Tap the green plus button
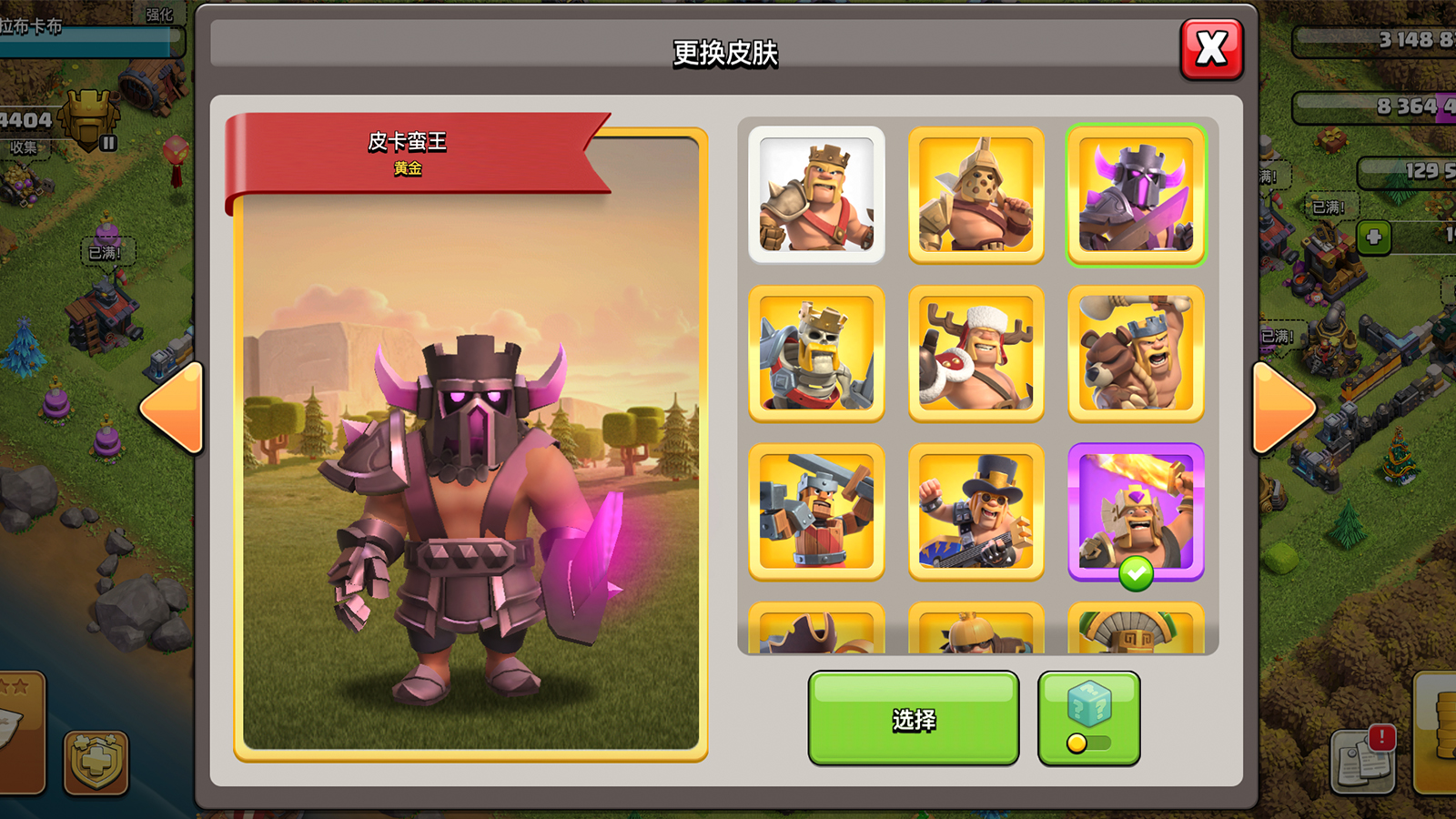Image resolution: width=1456 pixels, height=819 pixels. (x=1373, y=238)
